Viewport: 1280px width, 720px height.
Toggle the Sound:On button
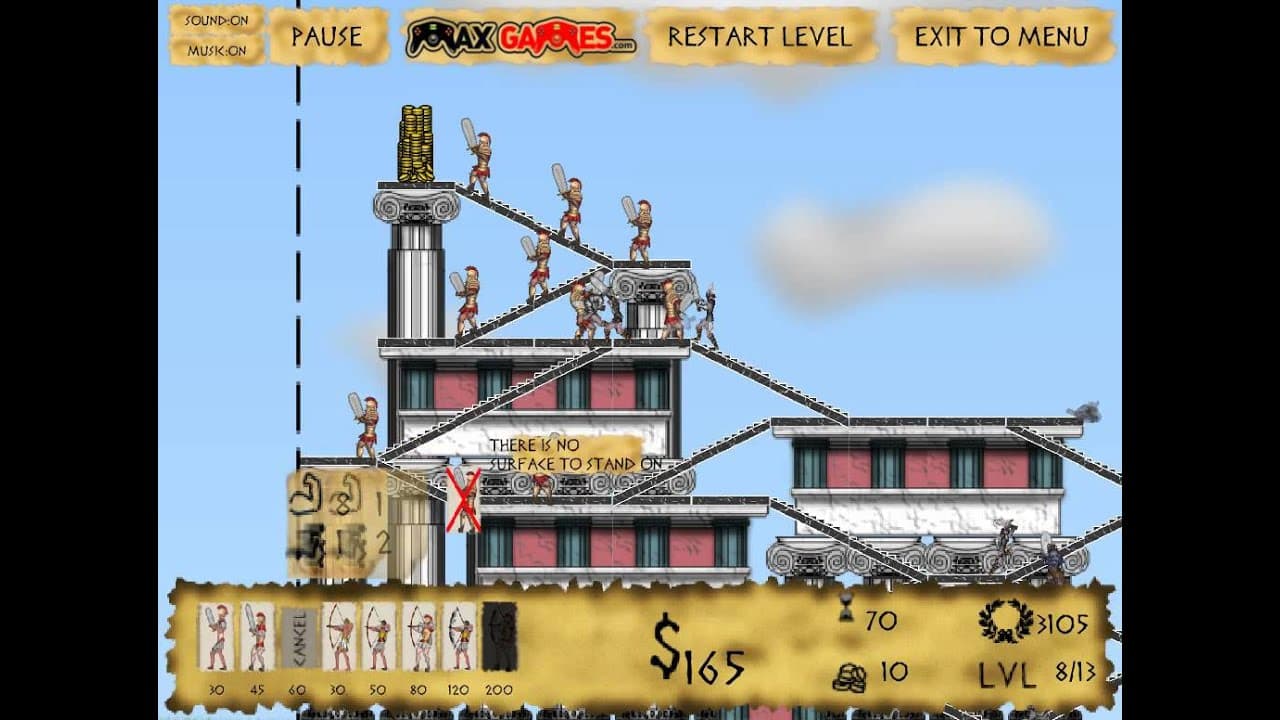click(216, 21)
